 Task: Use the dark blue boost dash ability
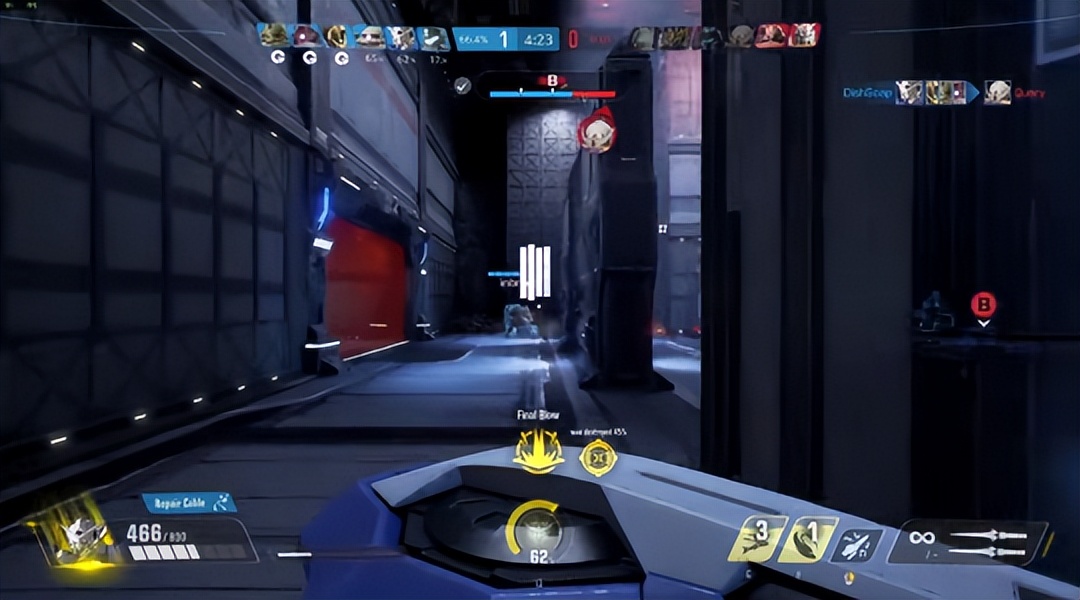[x=857, y=544]
